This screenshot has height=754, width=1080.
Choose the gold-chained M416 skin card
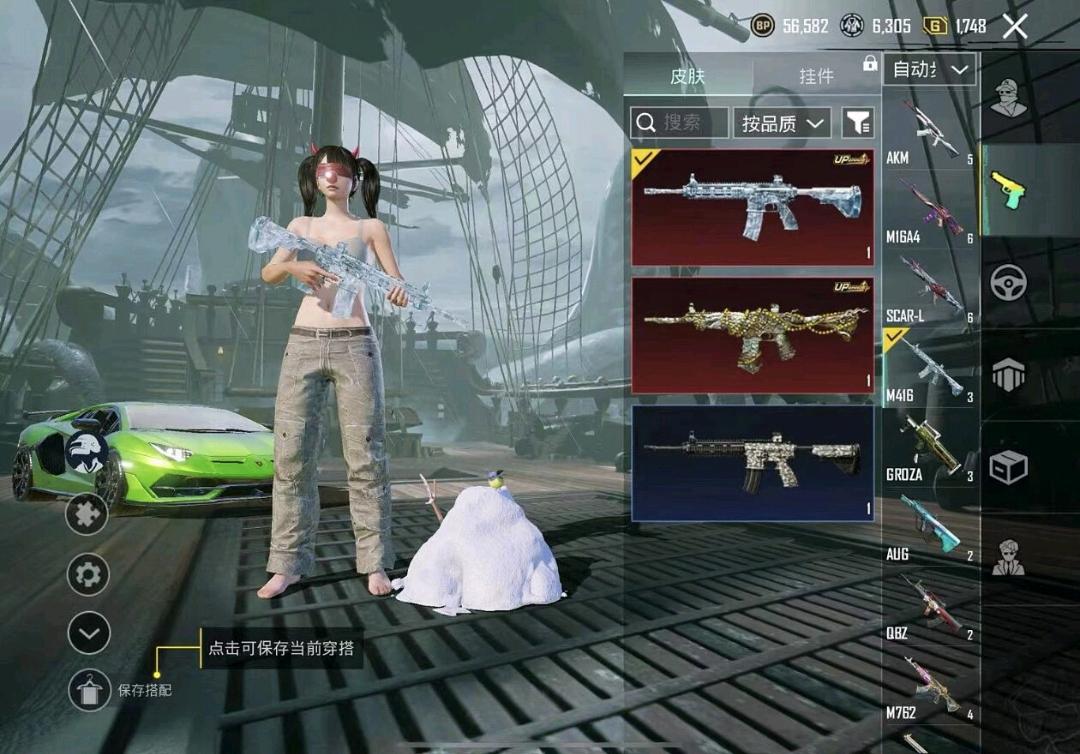[x=752, y=335]
